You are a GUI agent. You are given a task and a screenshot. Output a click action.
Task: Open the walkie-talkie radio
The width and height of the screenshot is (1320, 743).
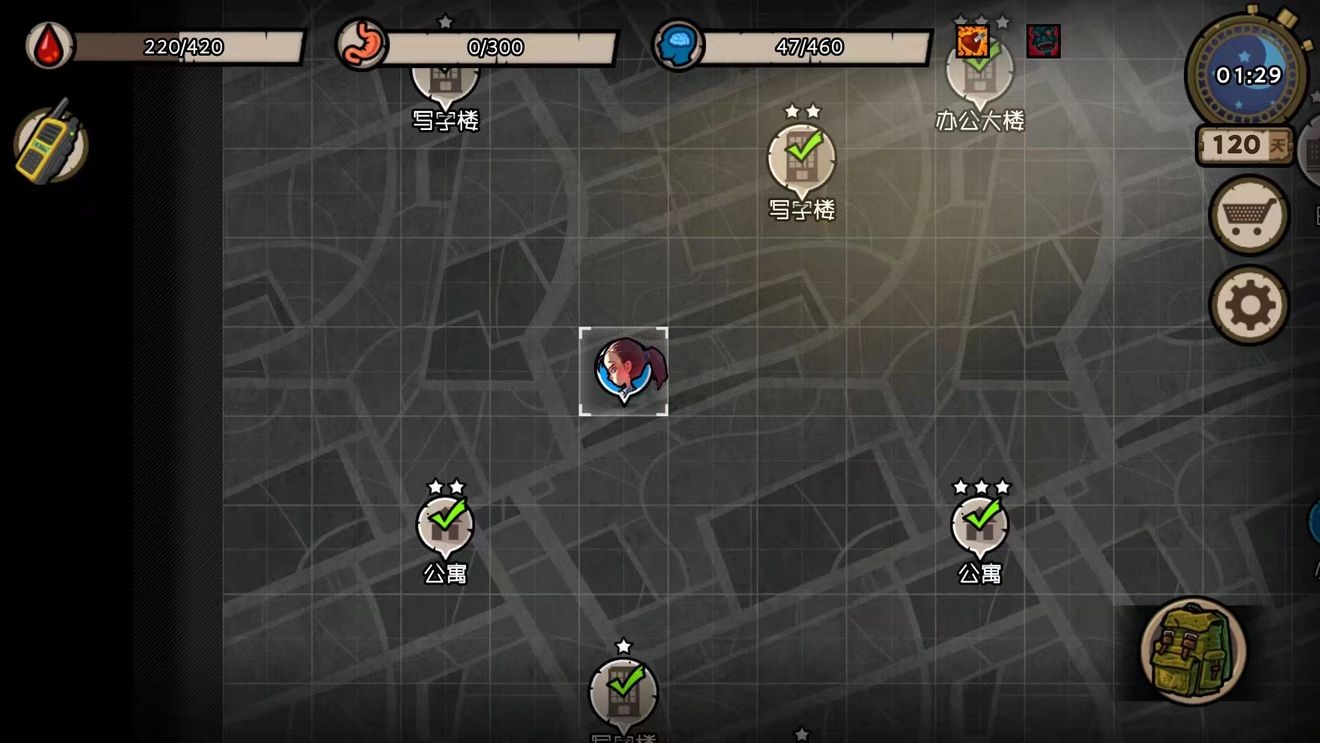[51, 143]
